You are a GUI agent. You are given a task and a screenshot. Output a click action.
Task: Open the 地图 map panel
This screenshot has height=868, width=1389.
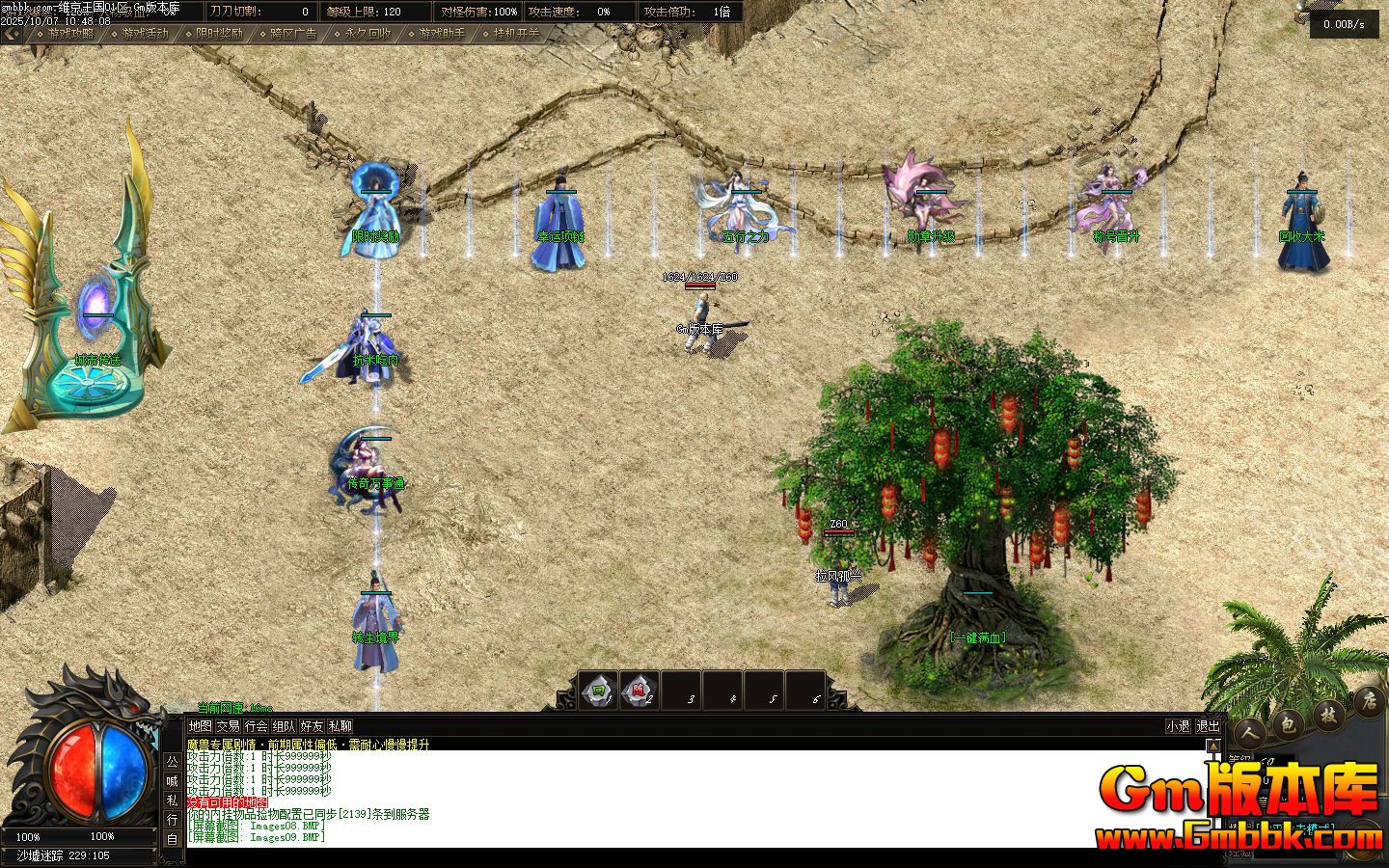pyautogui.click(x=200, y=726)
